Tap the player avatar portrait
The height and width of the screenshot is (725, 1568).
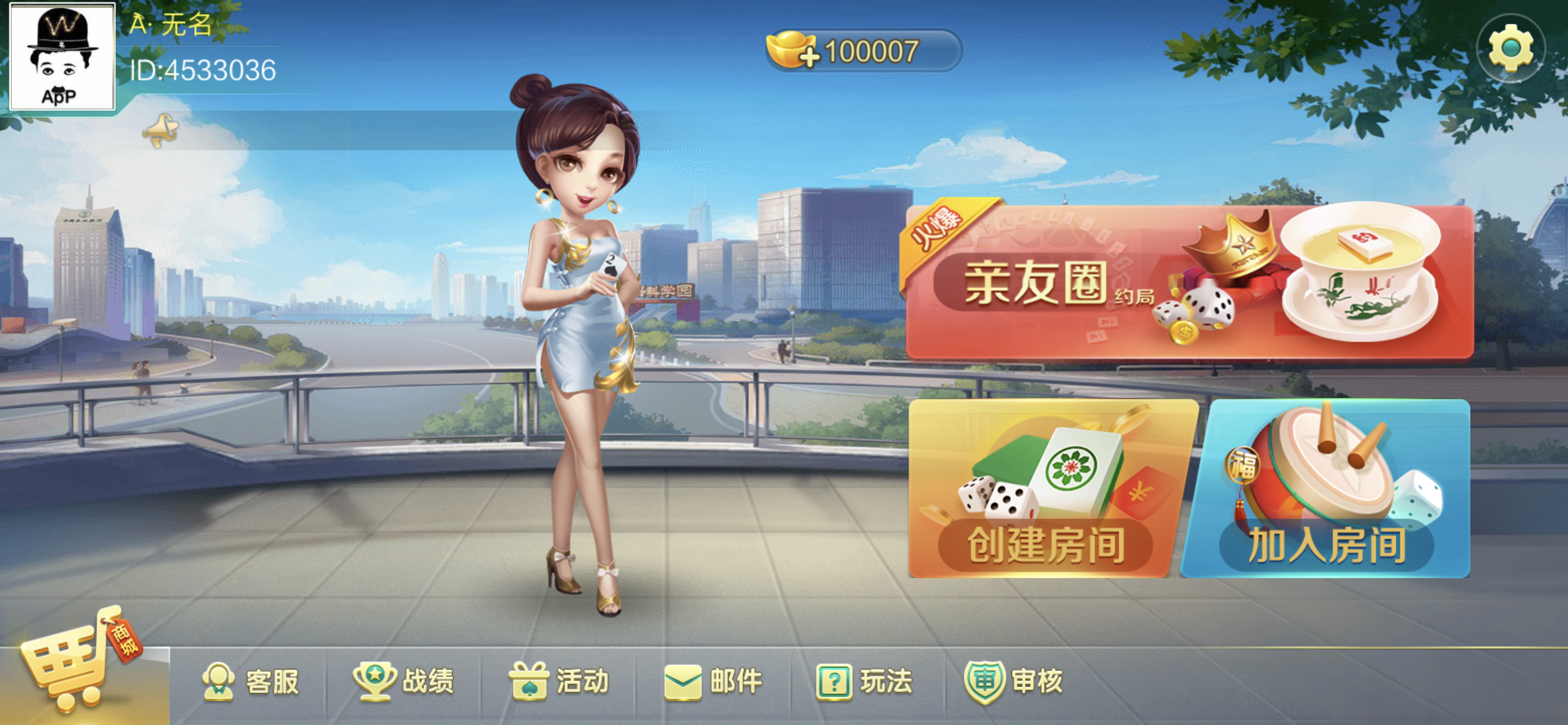click(x=62, y=56)
